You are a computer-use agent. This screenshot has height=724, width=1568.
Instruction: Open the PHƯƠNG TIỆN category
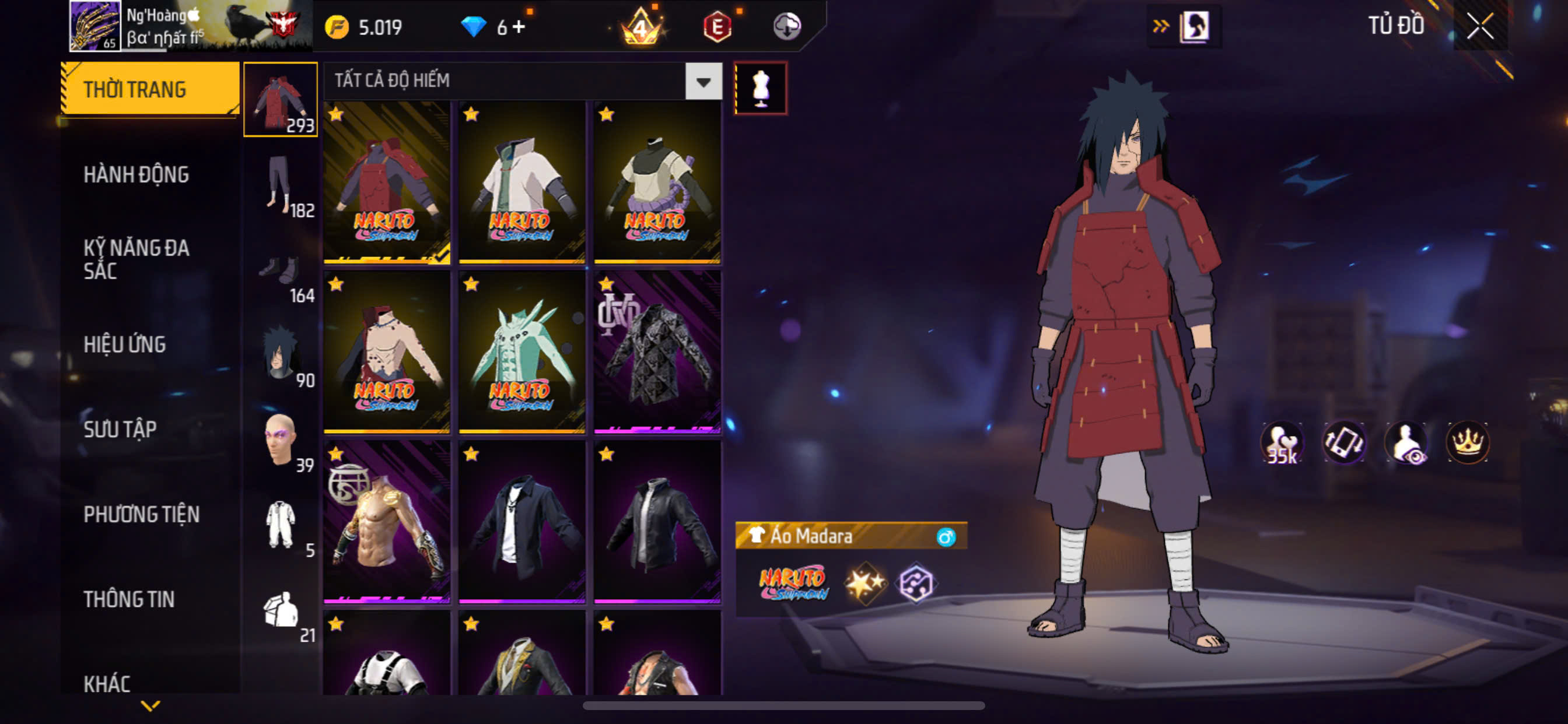(x=141, y=514)
